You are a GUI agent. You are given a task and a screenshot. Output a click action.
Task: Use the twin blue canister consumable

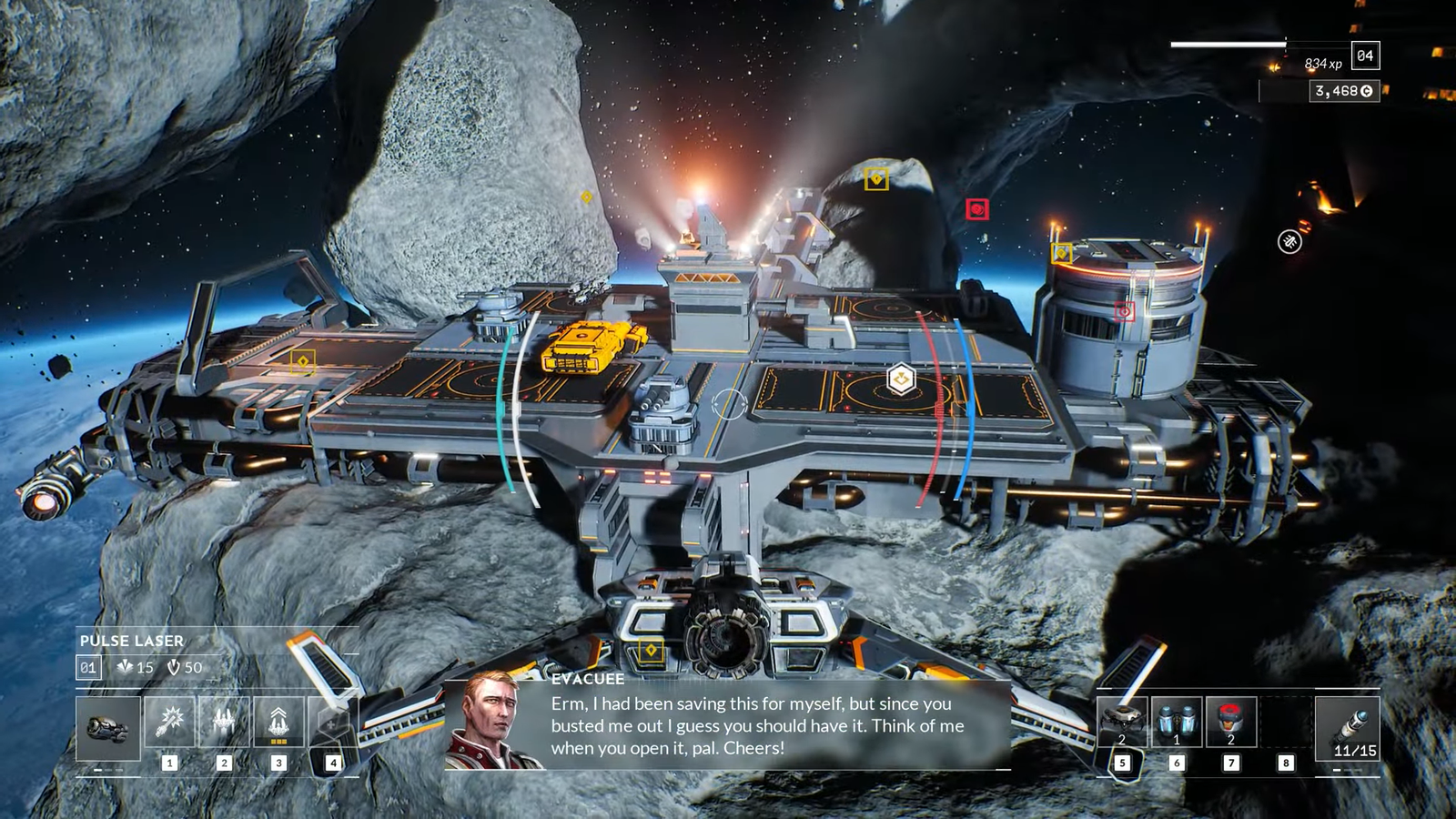click(1177, 723)
